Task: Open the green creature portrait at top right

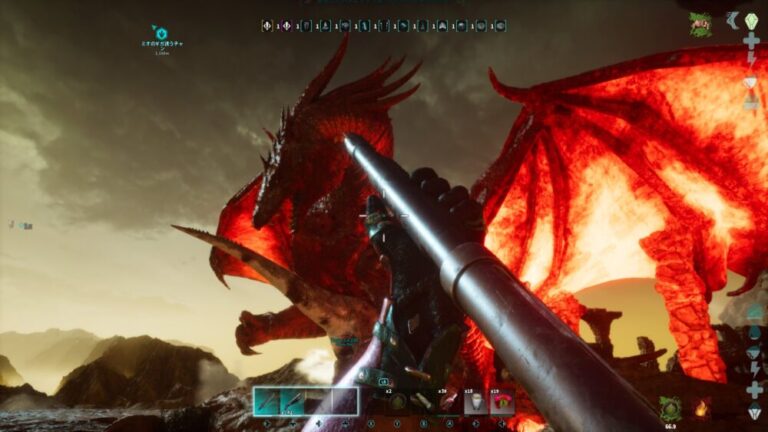Action: tap(700, 24)
